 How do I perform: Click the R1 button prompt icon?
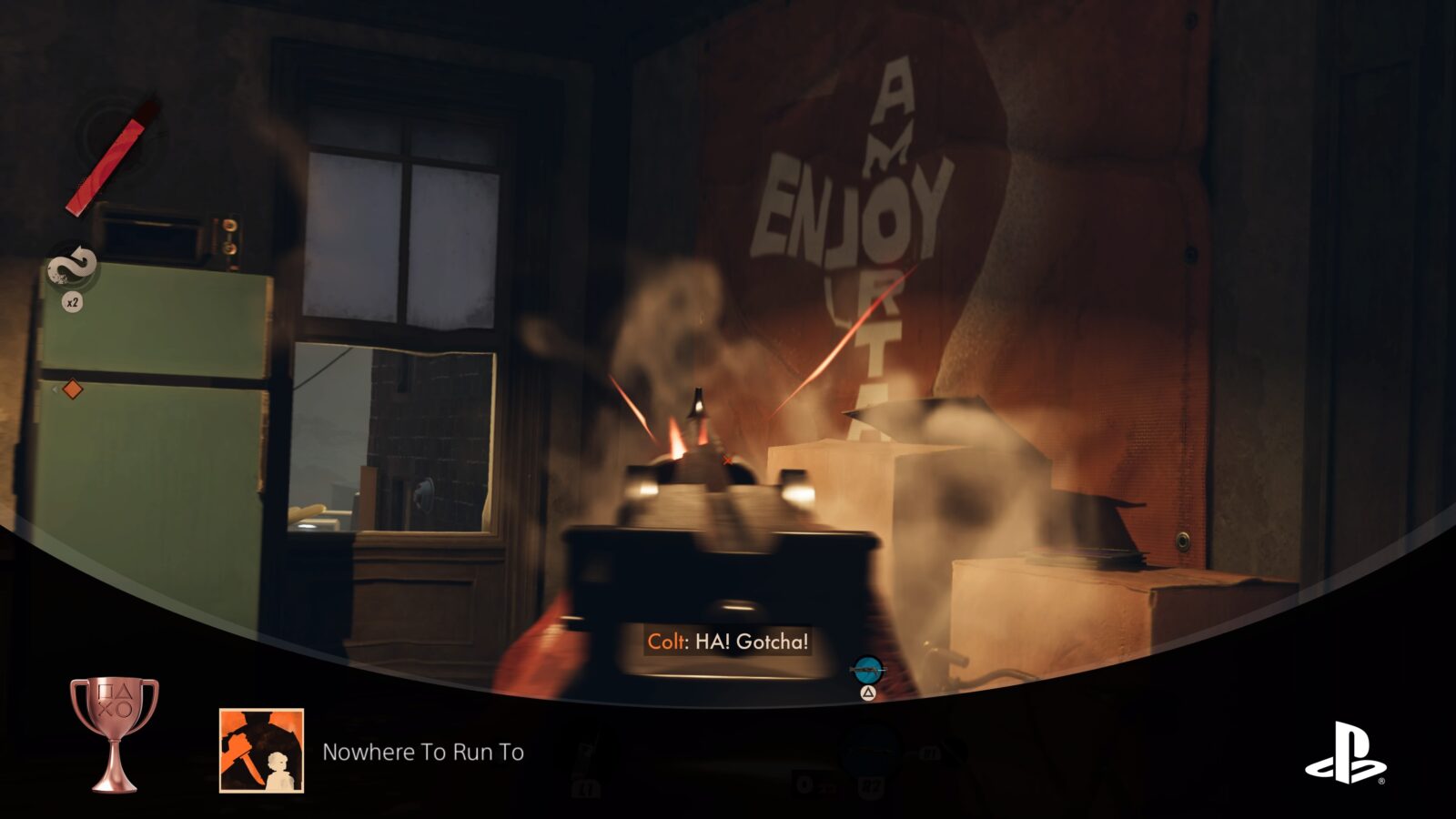(x=931, y=752)
